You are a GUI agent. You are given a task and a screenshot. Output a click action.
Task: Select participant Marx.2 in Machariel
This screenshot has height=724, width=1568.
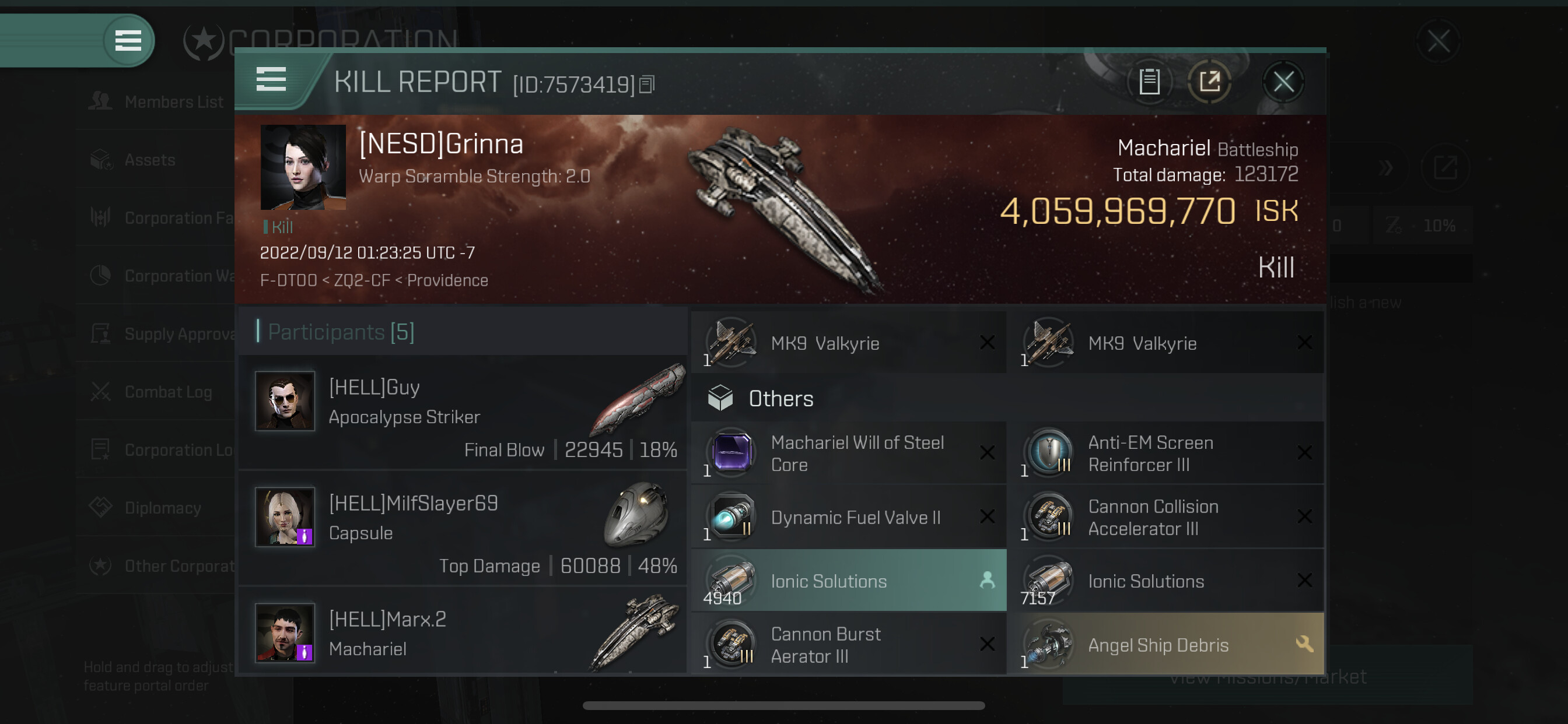(x=463, y=634)
